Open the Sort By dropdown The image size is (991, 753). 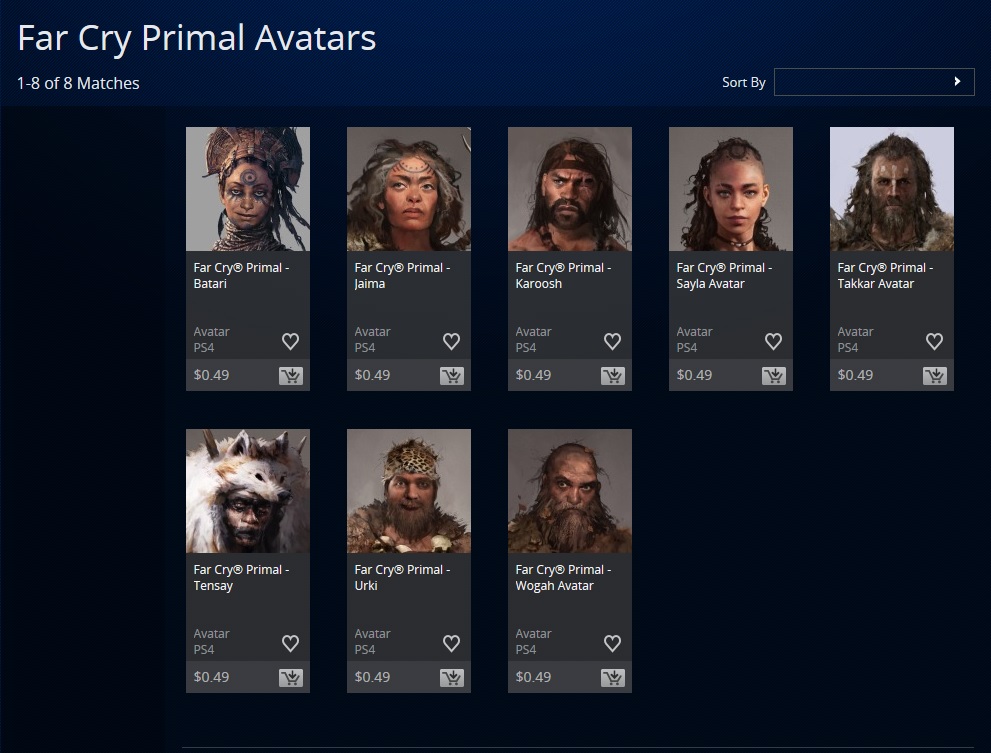coord(873,82)
